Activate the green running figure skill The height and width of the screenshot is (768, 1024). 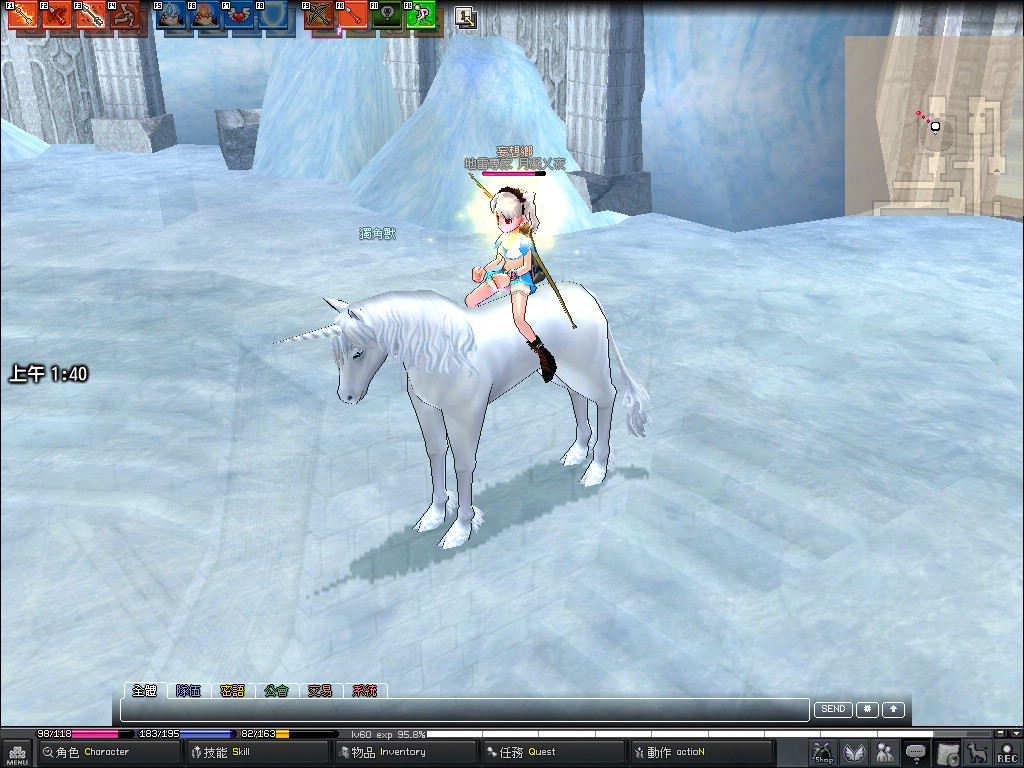pyautogui.click(x=422, y=16)
